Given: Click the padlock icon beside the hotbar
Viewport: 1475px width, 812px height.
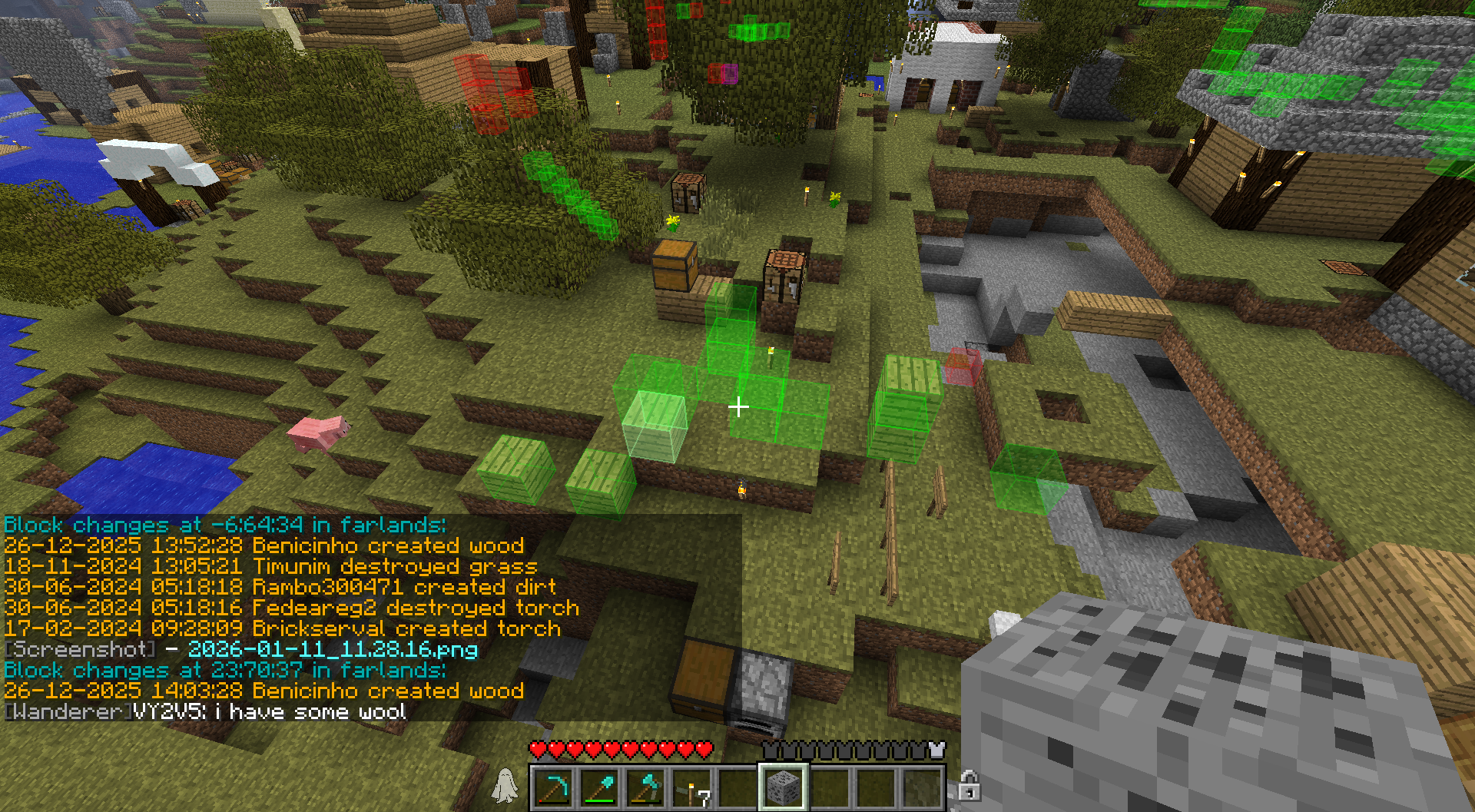Looking at the screenshot, I should pyautogui.click(x=969, y=787).
